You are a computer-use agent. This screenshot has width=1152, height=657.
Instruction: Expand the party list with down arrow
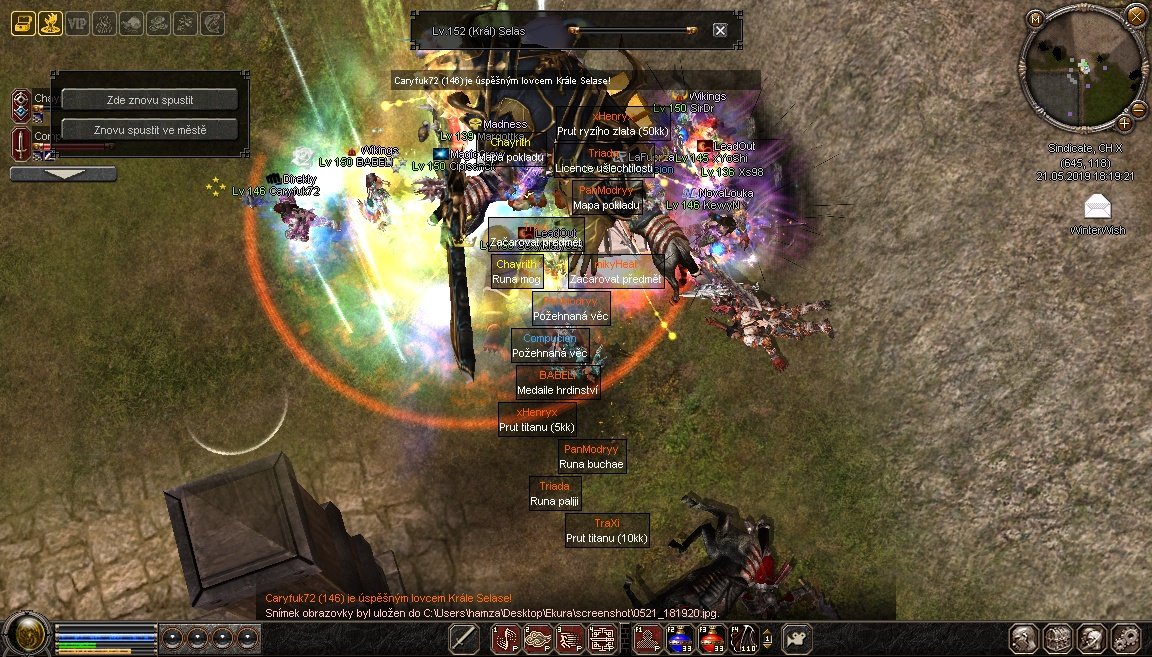click(x=63, y=174)
